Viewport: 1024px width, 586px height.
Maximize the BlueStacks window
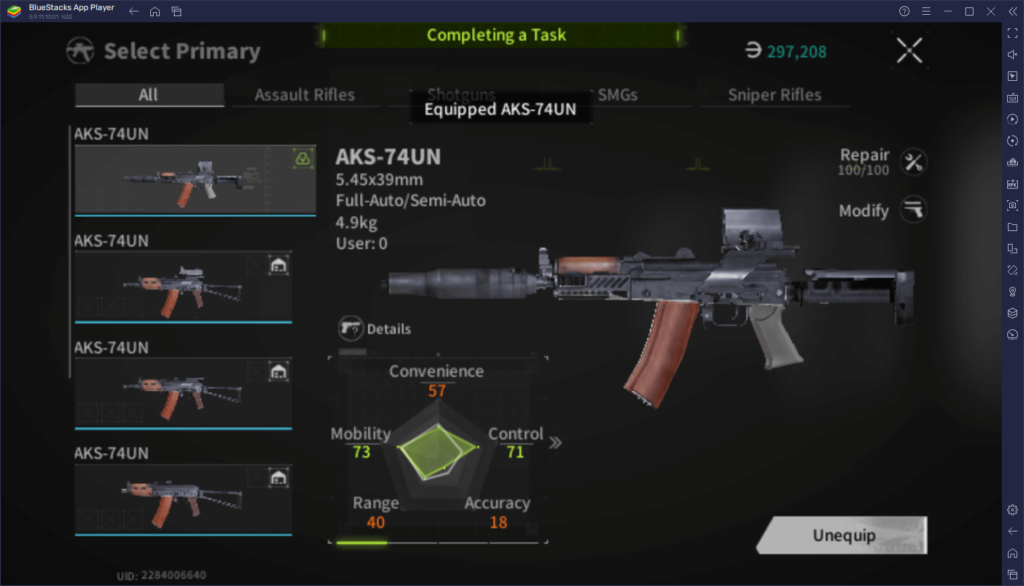[969, 11]
